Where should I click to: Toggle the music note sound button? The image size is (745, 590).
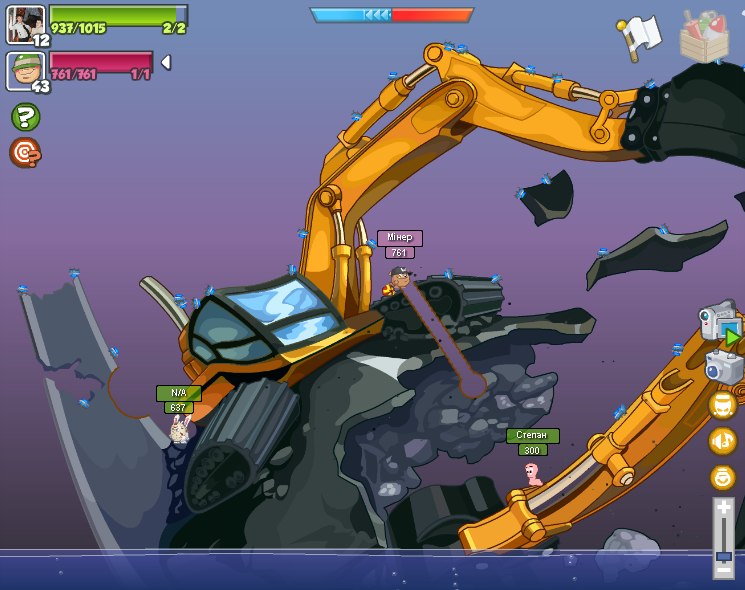722,441
